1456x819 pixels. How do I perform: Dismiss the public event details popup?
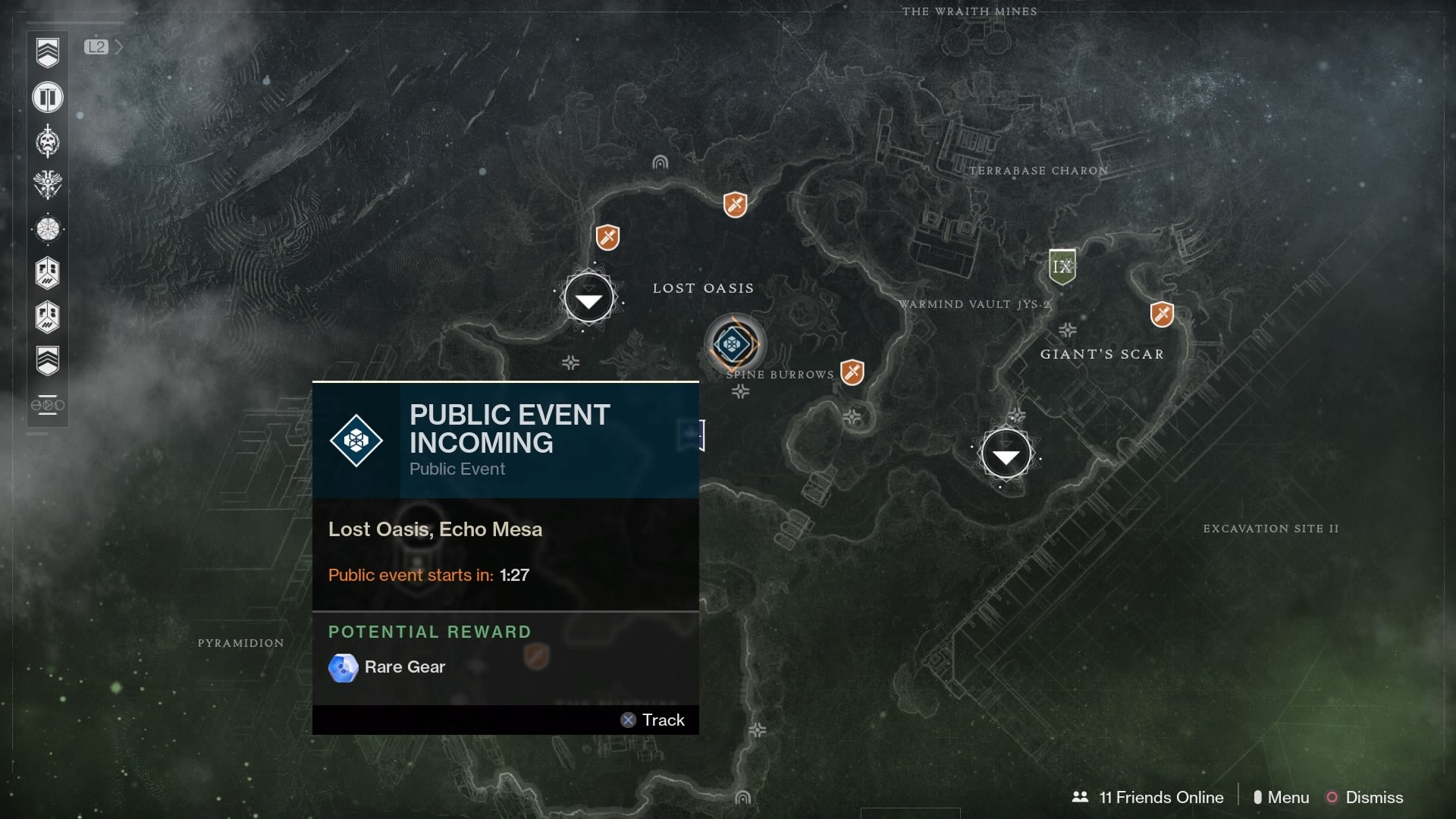click(1373, 798)
